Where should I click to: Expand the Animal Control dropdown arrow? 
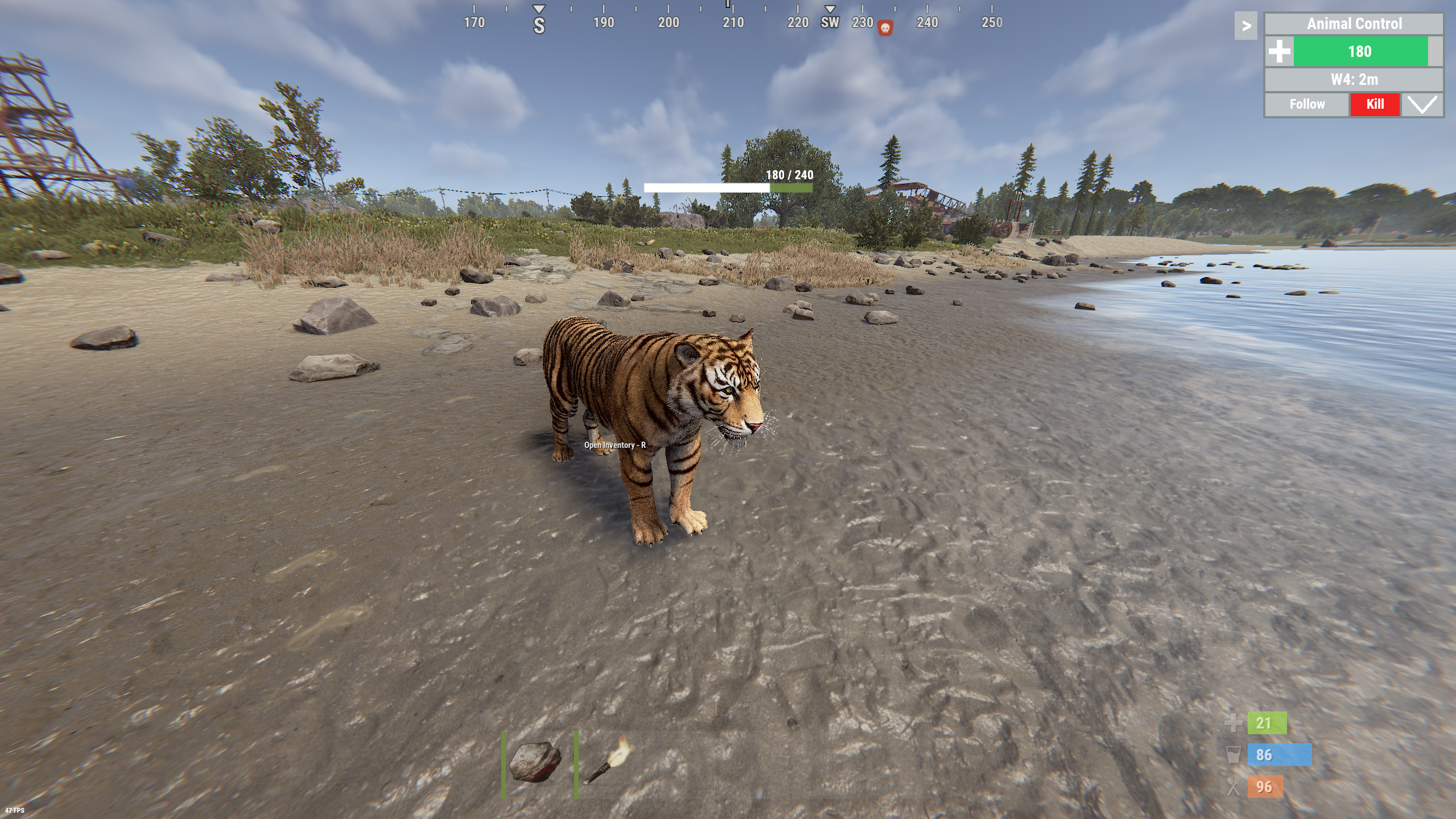[1421, 104]
